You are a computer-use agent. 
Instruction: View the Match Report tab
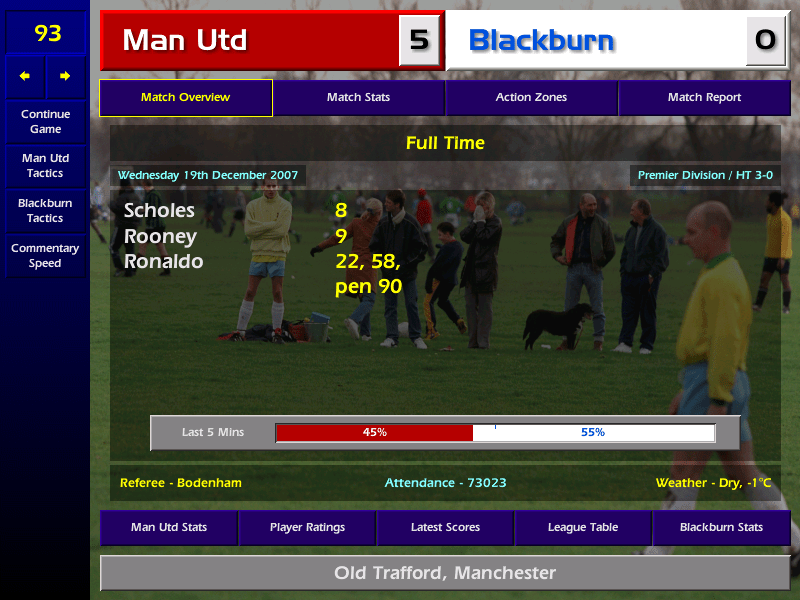704,98
